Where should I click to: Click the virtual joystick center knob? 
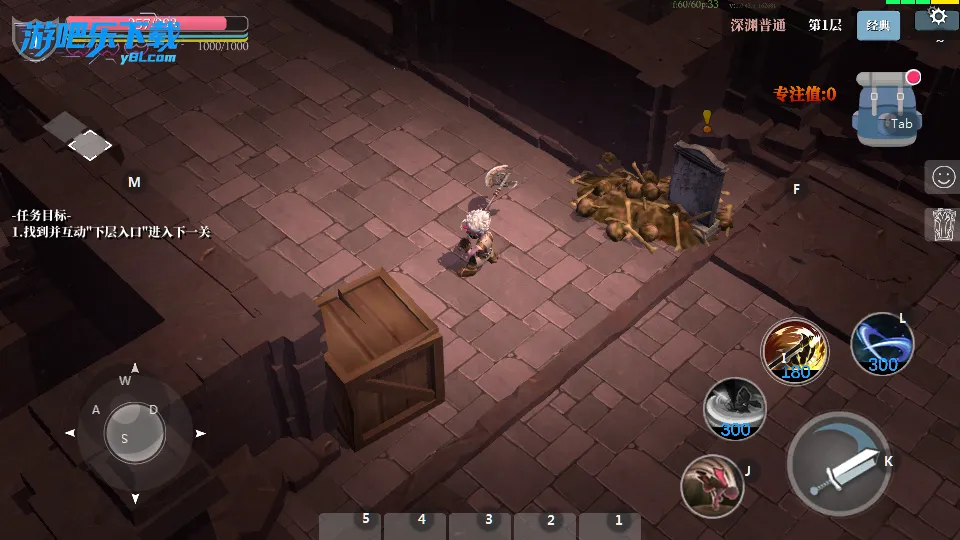pyautogui.click(x=135, y=432)
